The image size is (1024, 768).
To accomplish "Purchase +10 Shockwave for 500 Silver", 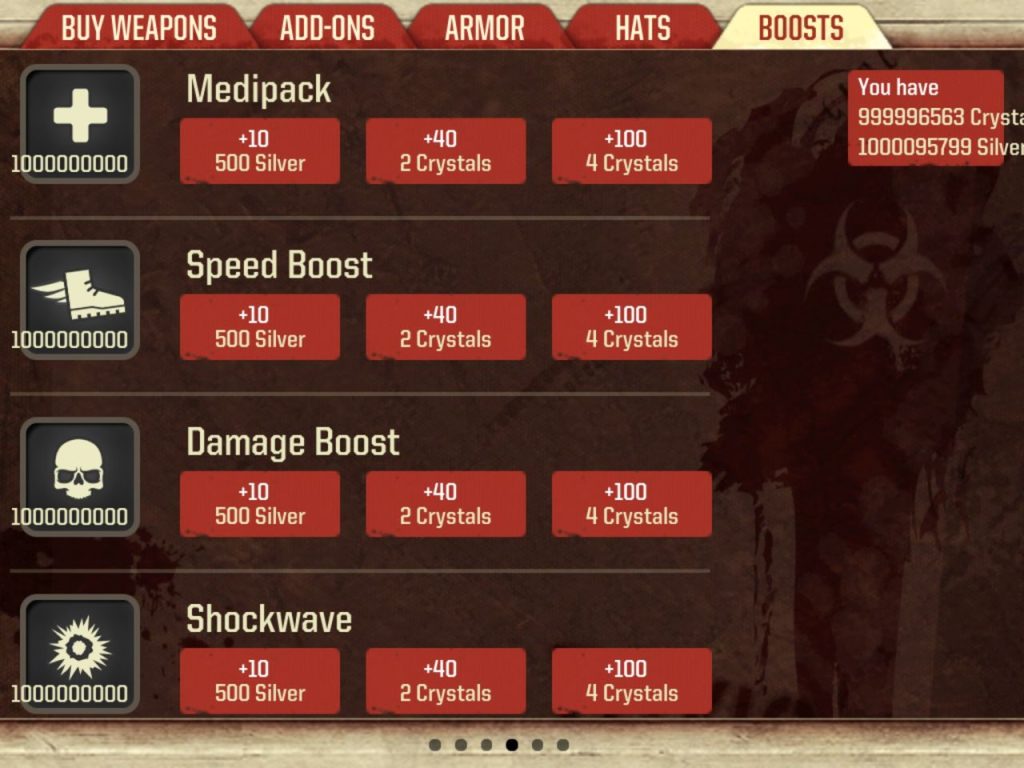I will click(260, 681).
